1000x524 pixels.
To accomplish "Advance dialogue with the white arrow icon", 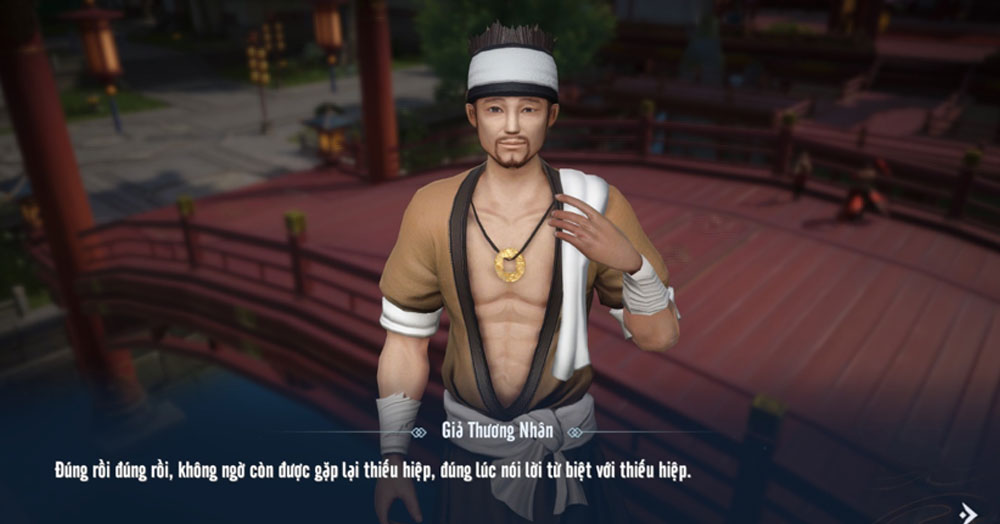I will click(x=967, y=511).
